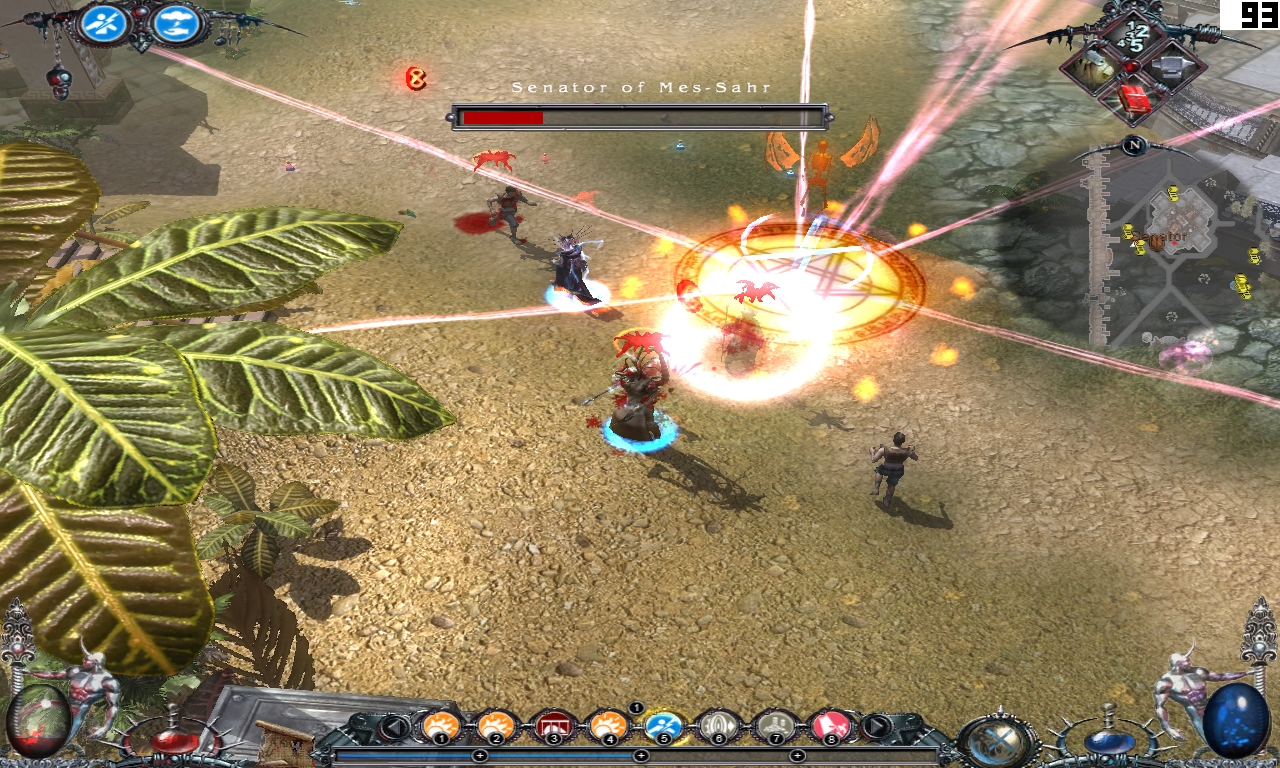Click the minimap's north compass button
Image resolution: width=1280 pixels, height=768 pixels.
(x=1133, y=146)
